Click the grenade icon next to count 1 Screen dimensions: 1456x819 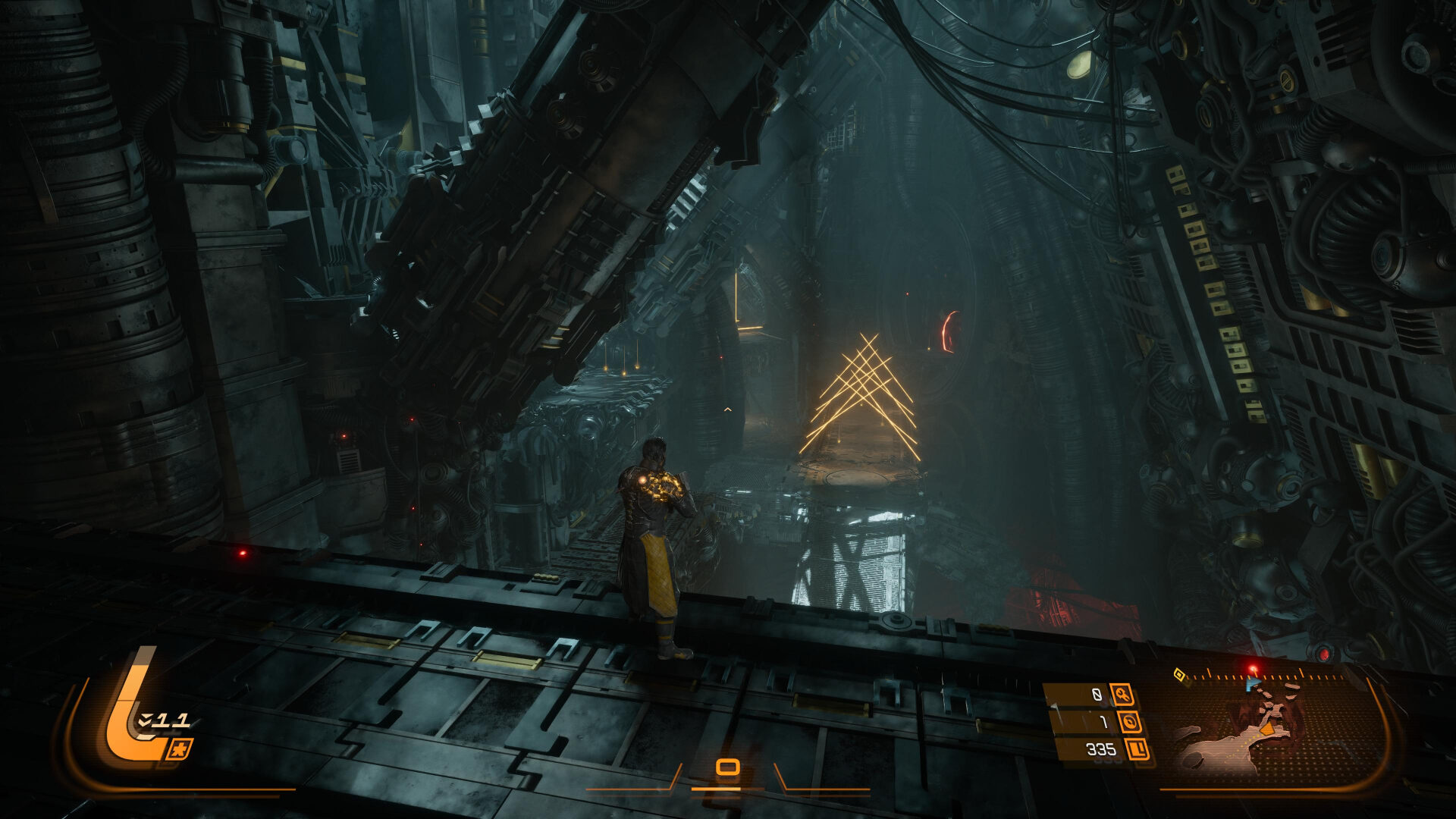[x=1131, y=723]
